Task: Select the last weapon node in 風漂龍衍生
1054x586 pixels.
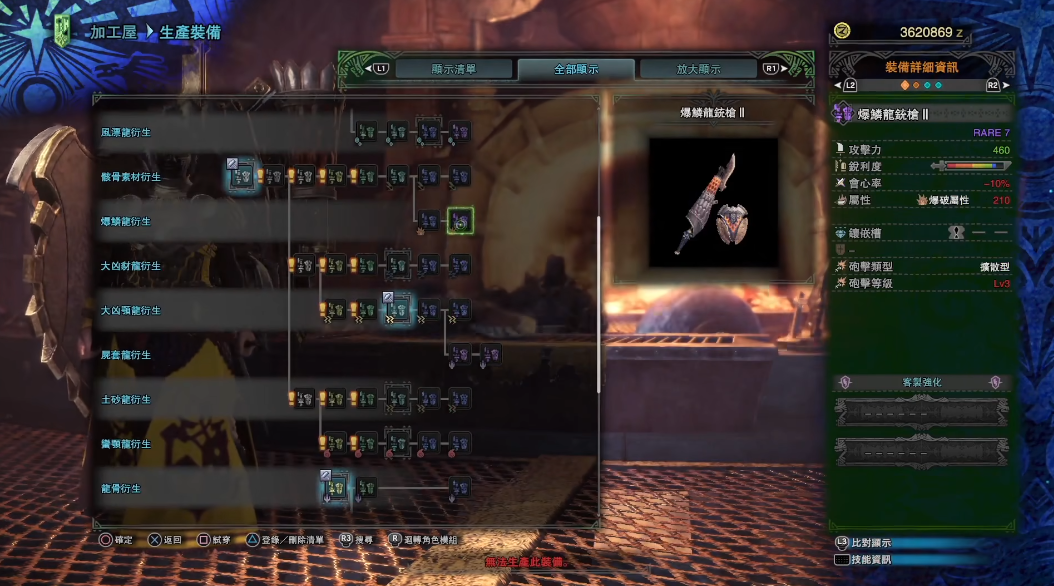Action: pyautogui.click(x=459, y=131)
